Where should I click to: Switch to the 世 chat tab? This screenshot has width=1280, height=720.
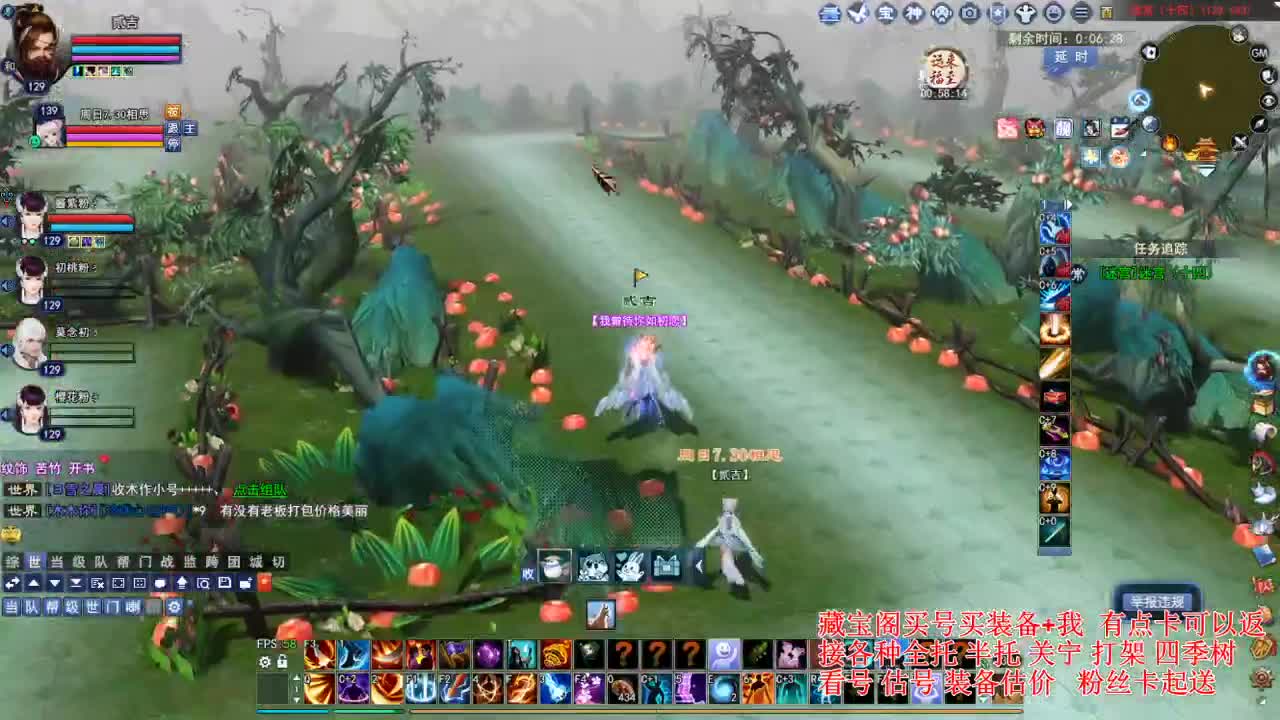click(34, 561)
